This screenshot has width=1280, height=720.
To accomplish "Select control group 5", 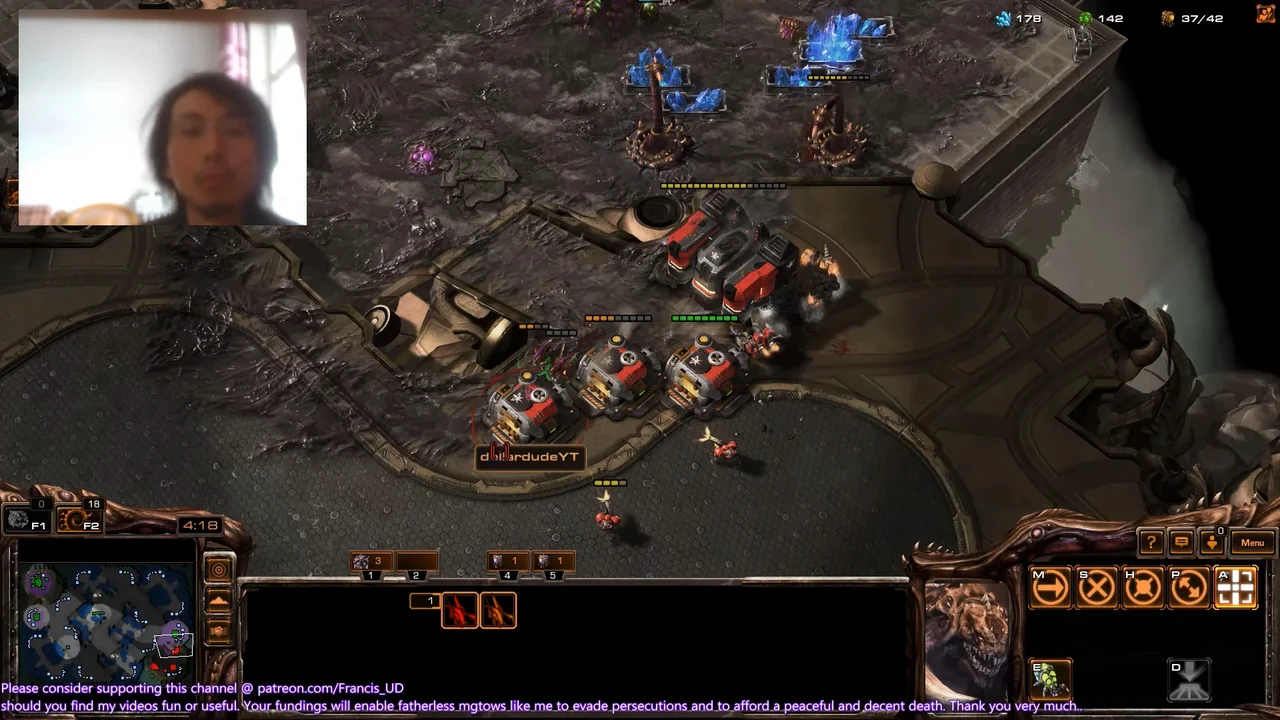I will tap(552, 563).
